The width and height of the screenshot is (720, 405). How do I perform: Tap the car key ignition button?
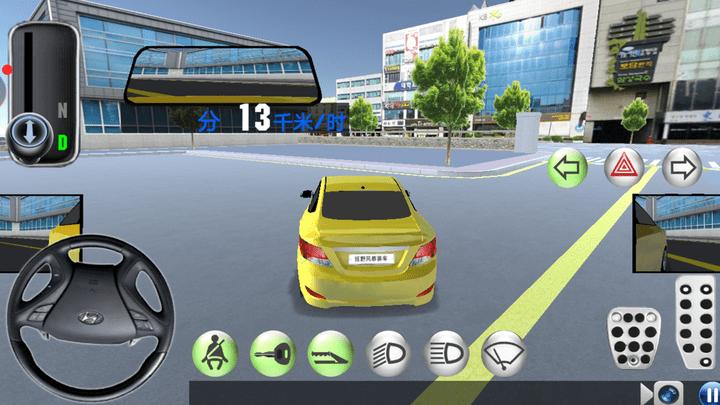point(271,352)
